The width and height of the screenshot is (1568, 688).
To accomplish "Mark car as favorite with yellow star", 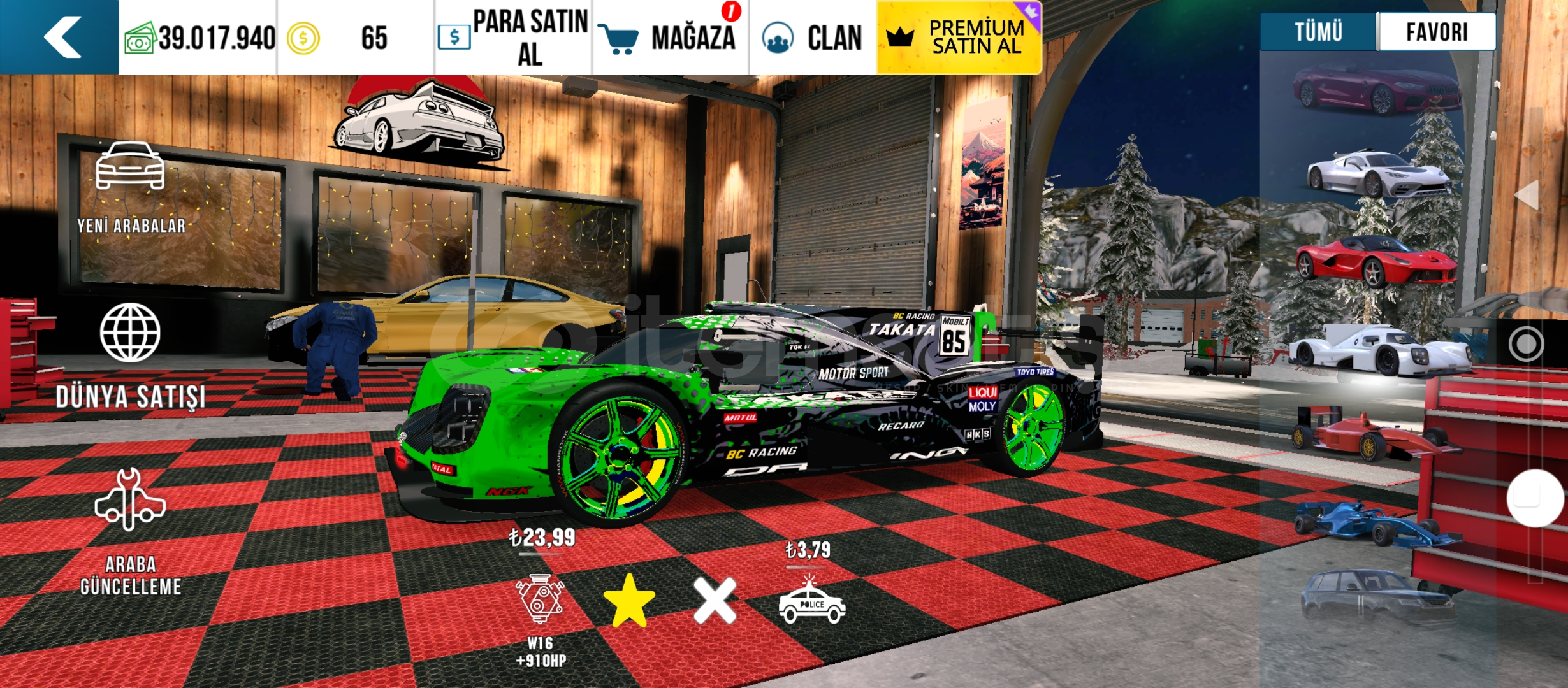I will 629,600.
